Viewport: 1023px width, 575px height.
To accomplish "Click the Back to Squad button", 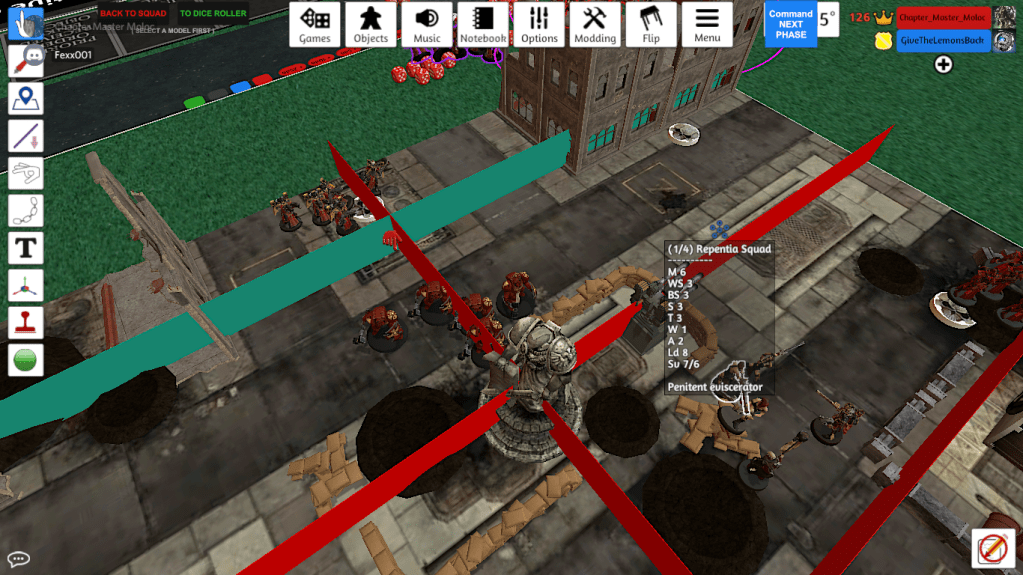I will tap(133, 13).
